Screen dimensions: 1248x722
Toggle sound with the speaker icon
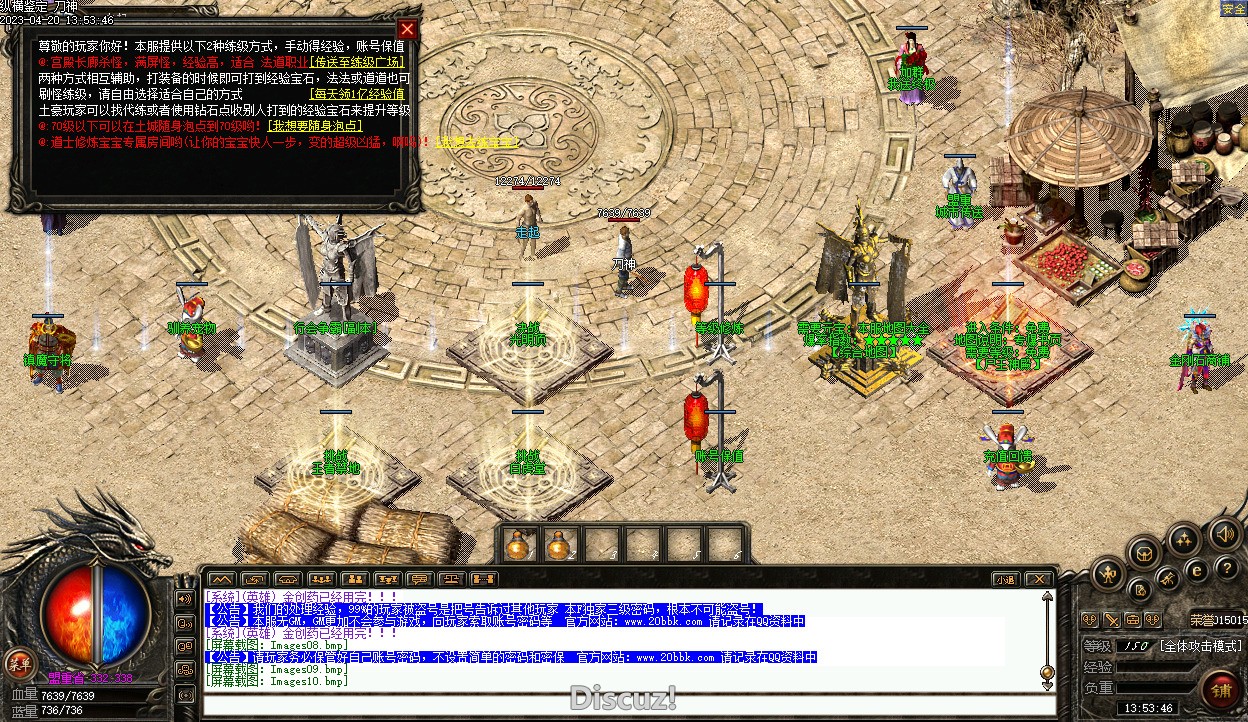tap(1223, 534)
